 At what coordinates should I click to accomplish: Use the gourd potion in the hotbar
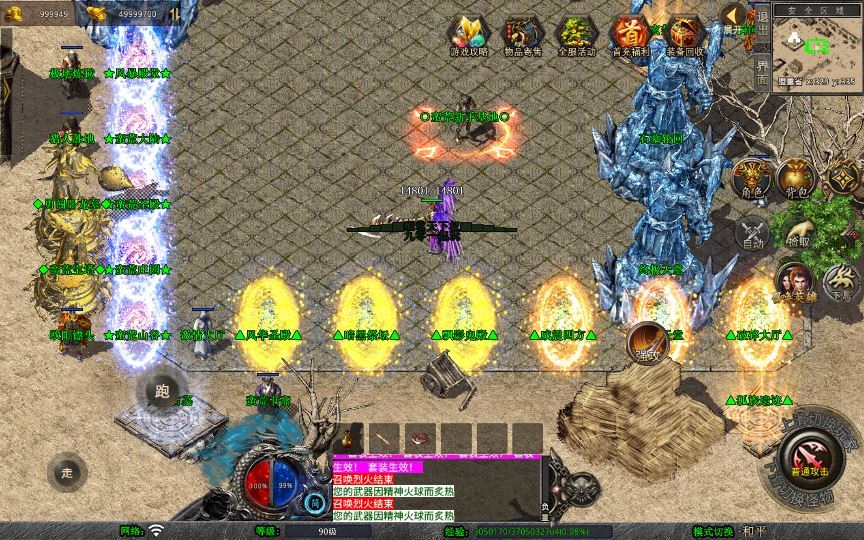[x=349, y=438]
